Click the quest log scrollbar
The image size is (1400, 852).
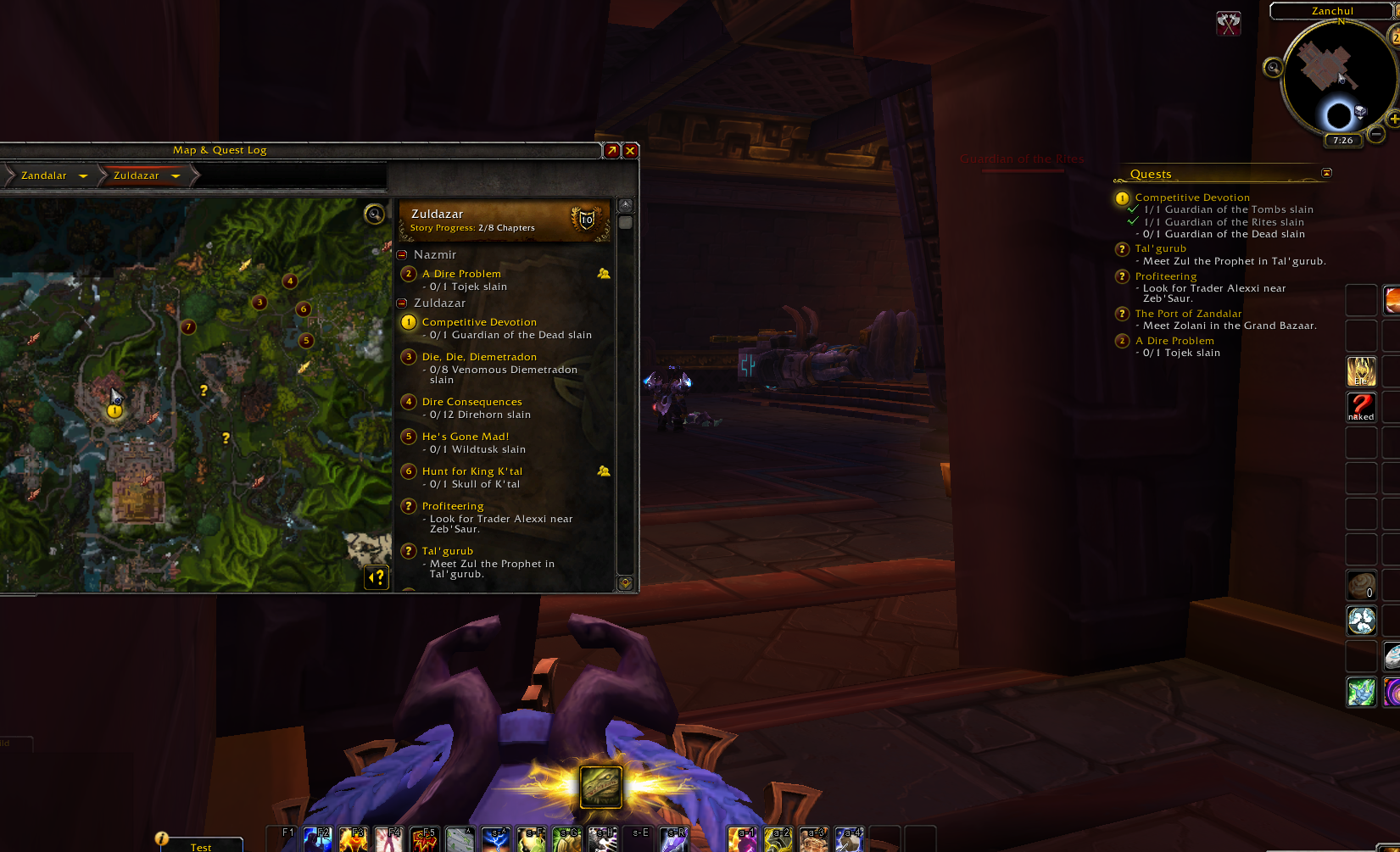tap(625, 222)
